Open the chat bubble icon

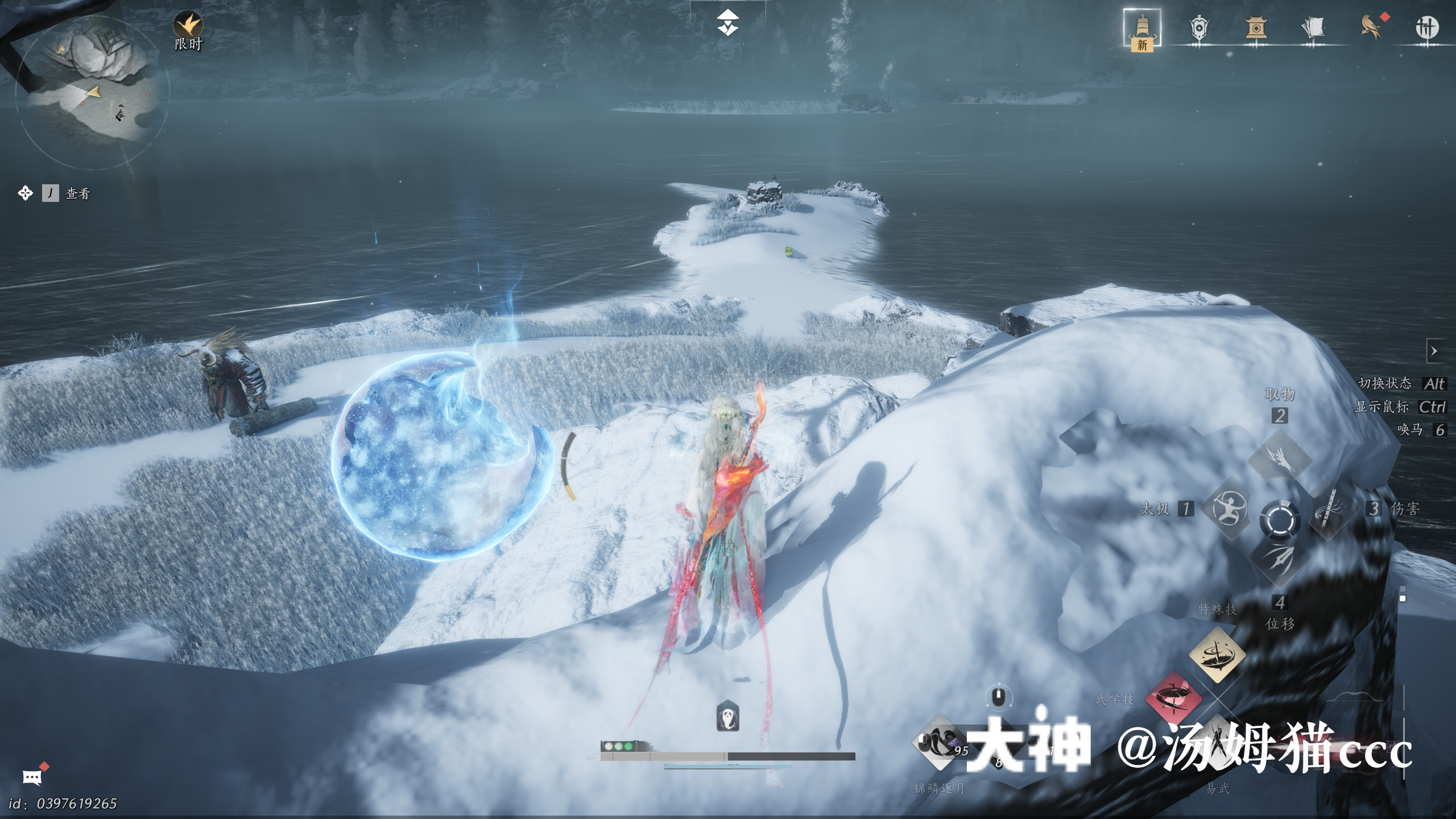(x=32, y=777)
